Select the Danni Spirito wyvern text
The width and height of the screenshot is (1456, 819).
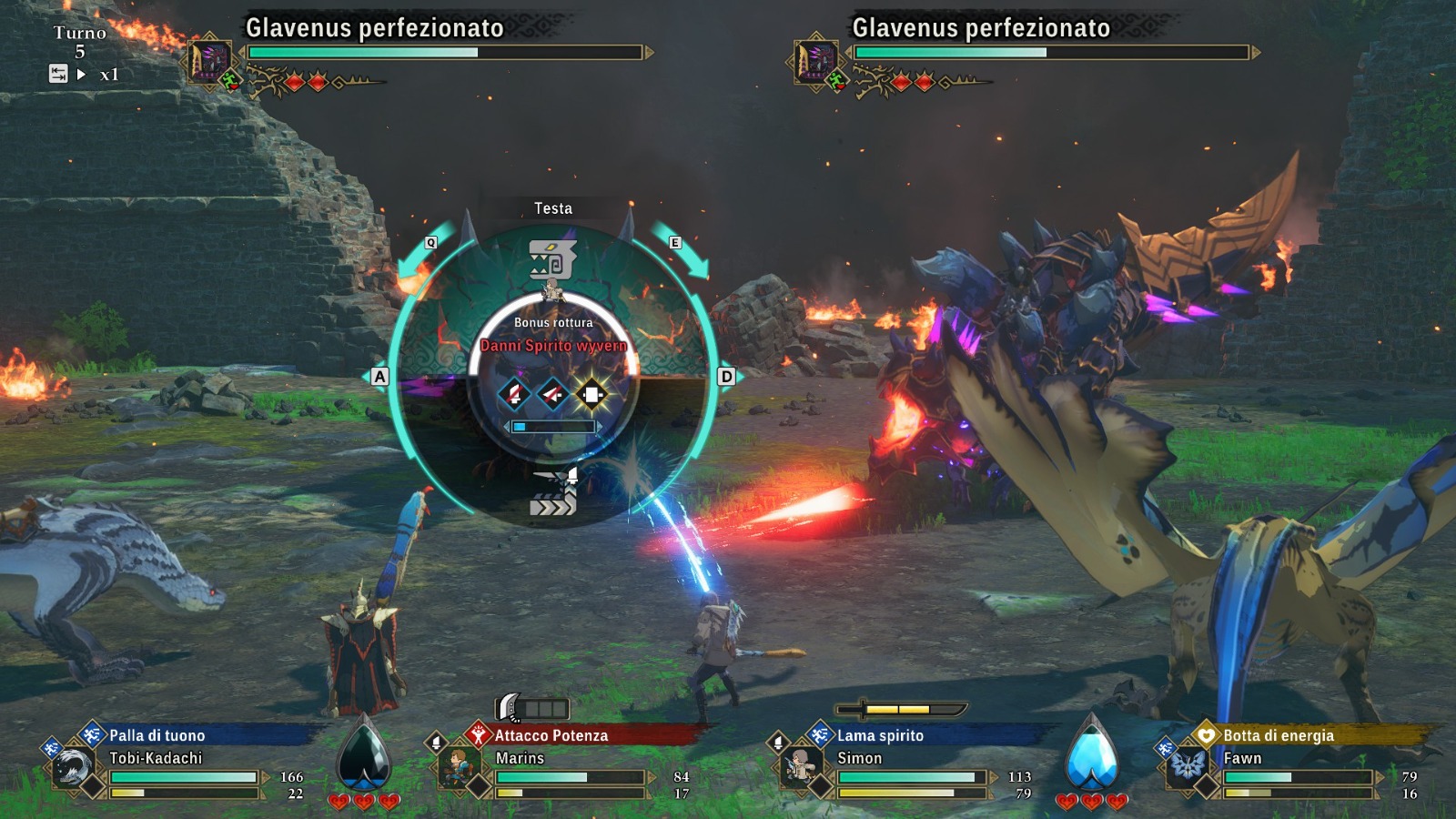[x=552, y=347]
